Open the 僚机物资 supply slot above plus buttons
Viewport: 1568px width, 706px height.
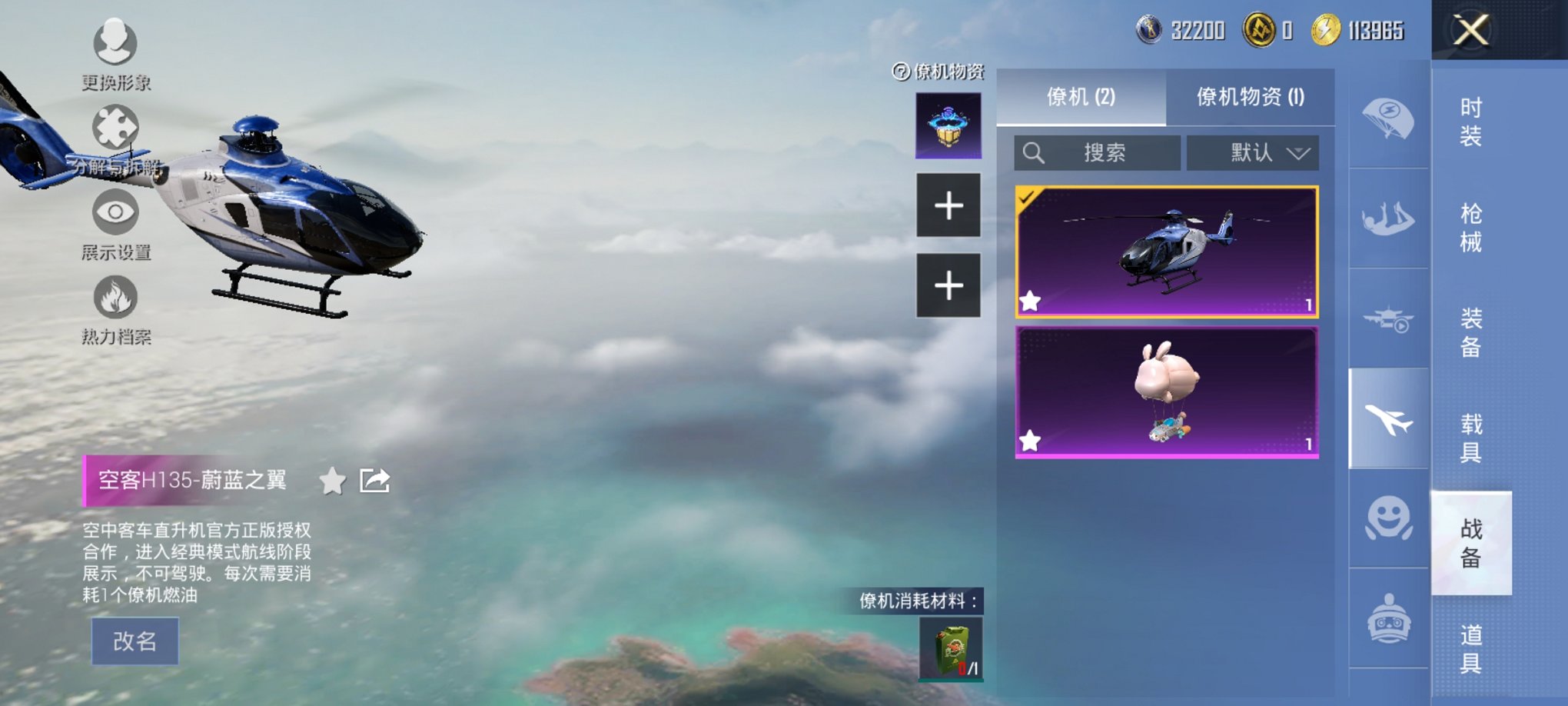tap(949, 125)
